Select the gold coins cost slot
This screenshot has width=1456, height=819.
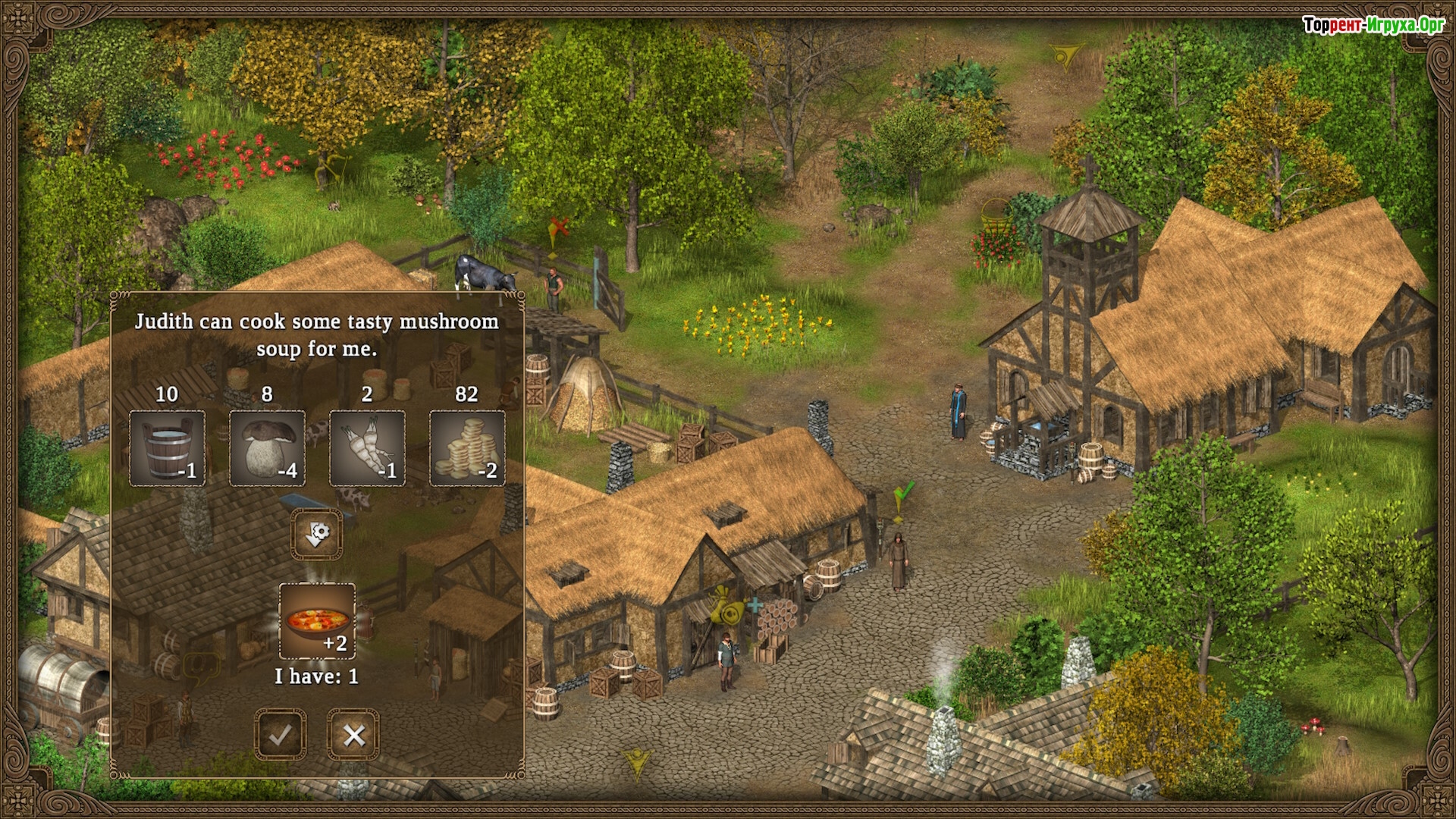467,448
